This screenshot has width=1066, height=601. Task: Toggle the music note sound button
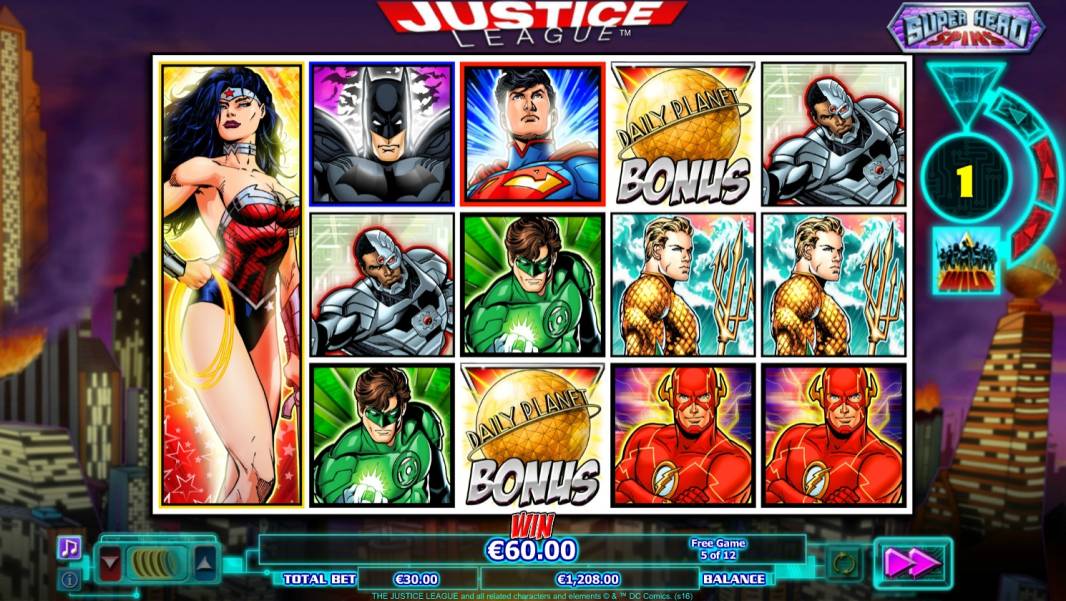(69, 547)
